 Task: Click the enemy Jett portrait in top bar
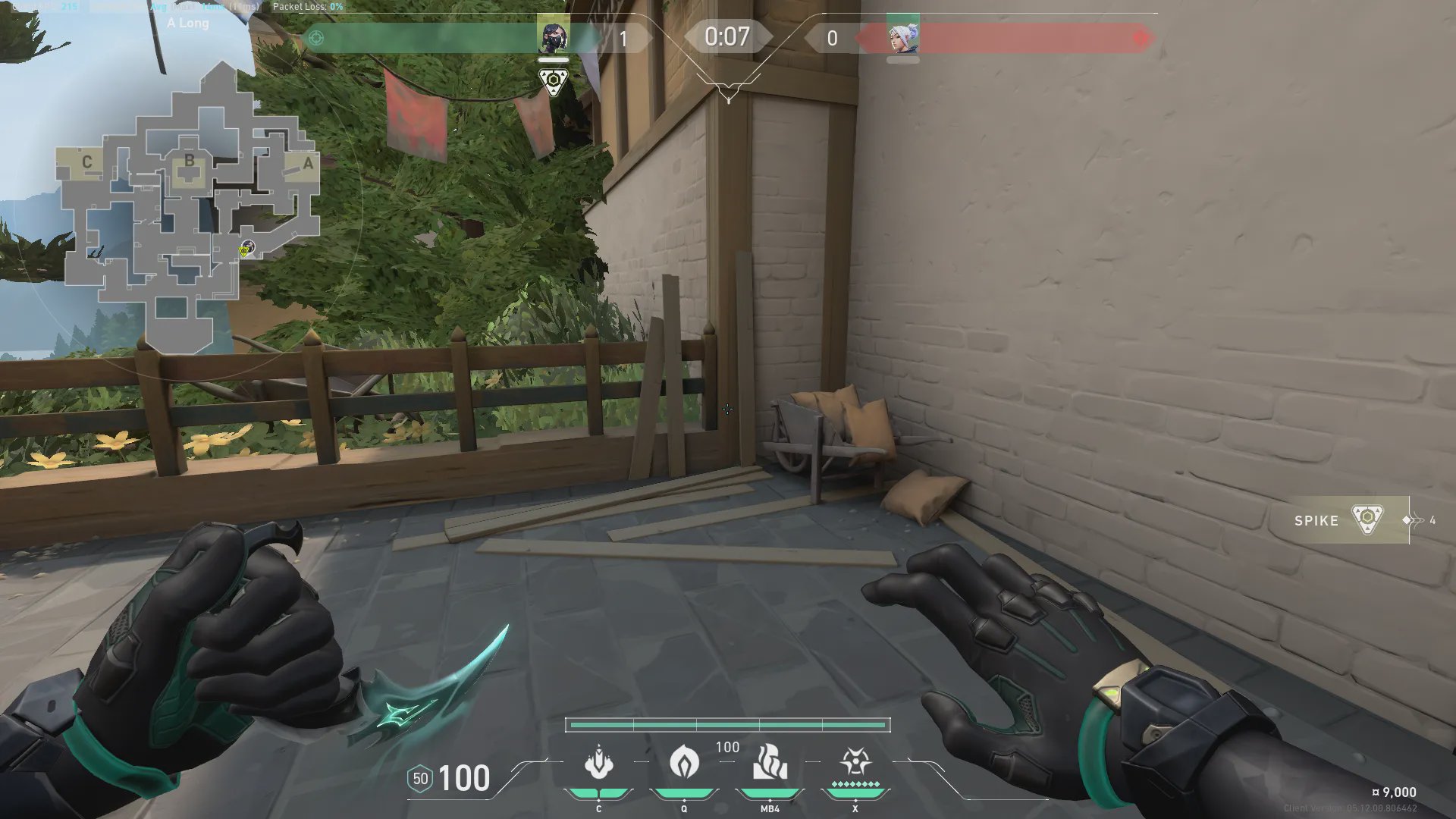(x=902, y=36)
